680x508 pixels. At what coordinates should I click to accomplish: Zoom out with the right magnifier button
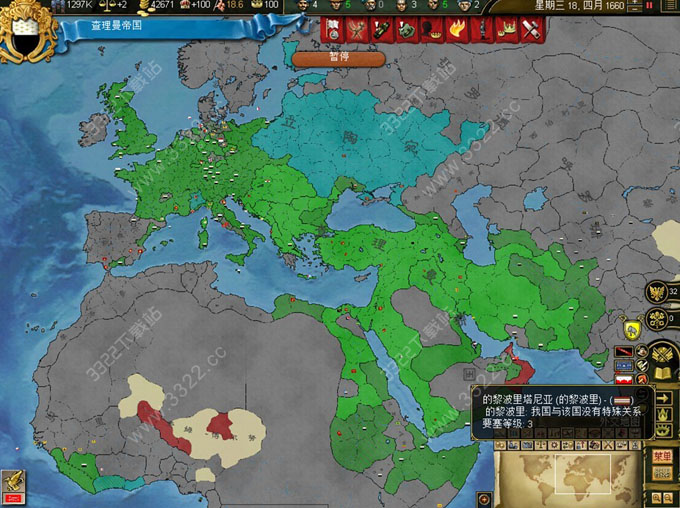tap(668, 497)
